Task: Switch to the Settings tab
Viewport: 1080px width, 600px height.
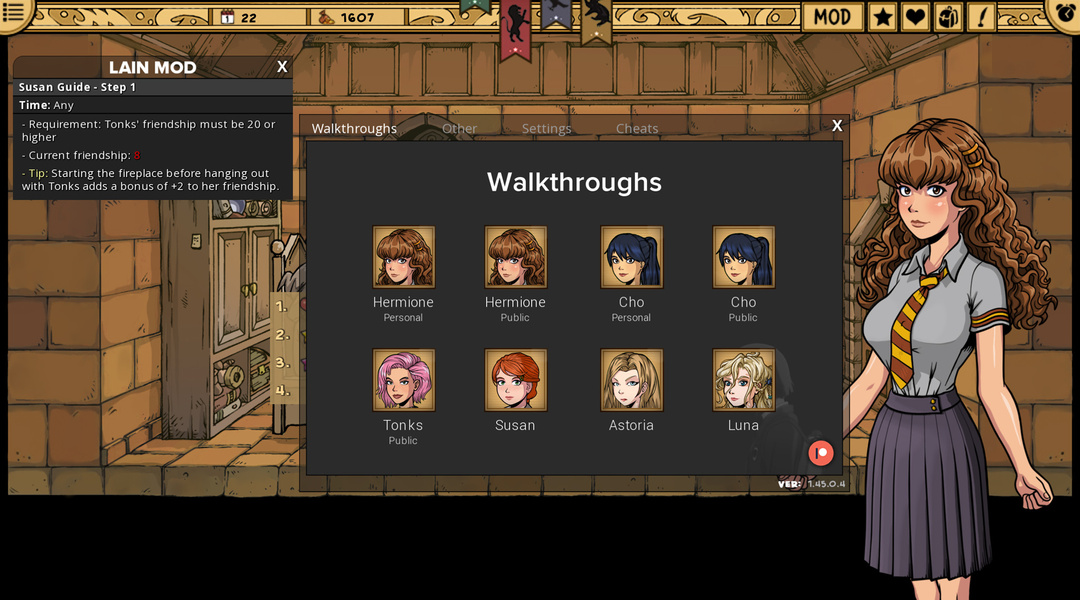Action: click(546, 128)
